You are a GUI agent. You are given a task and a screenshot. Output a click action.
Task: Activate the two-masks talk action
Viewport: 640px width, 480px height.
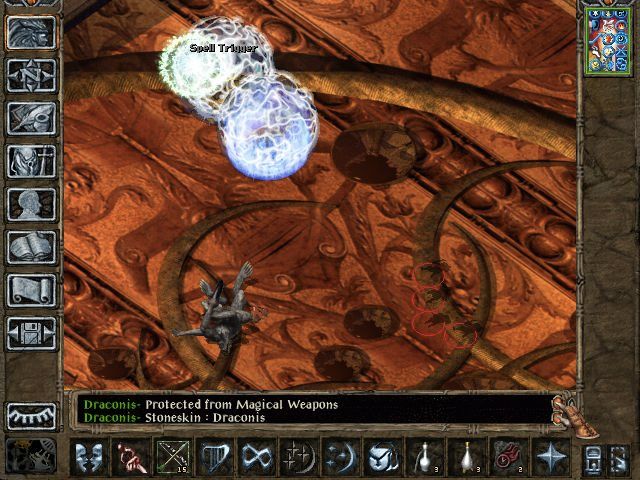(x=90, y=459)
